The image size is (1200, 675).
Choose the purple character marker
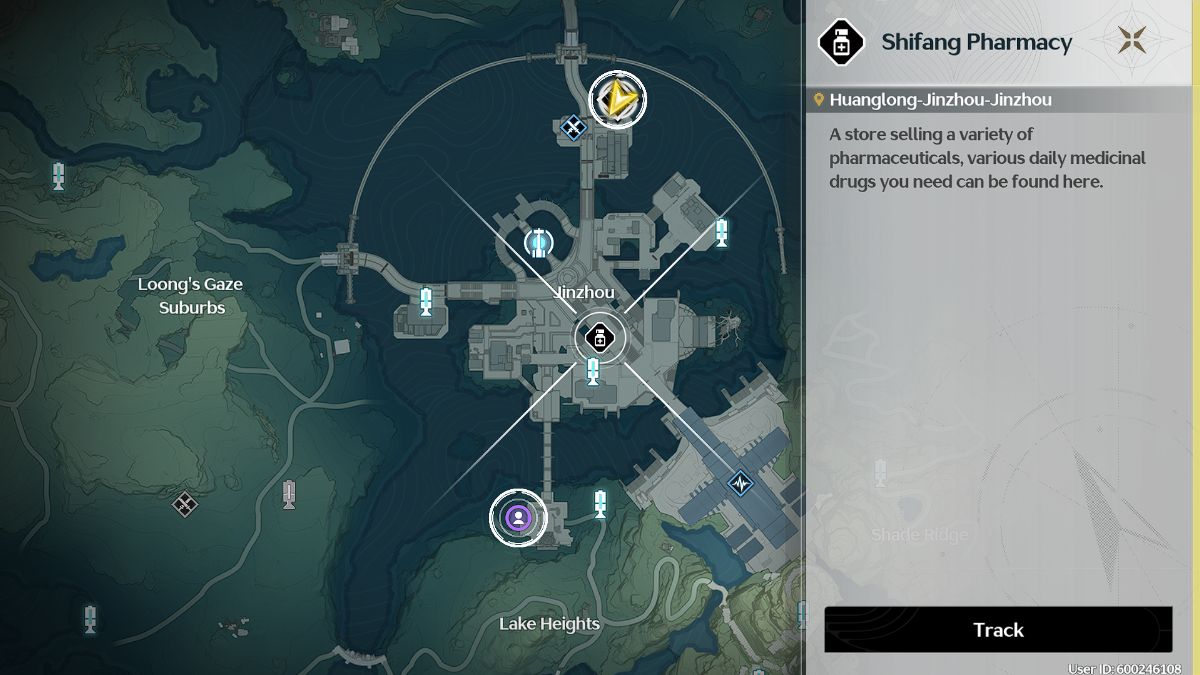(518, 517)
